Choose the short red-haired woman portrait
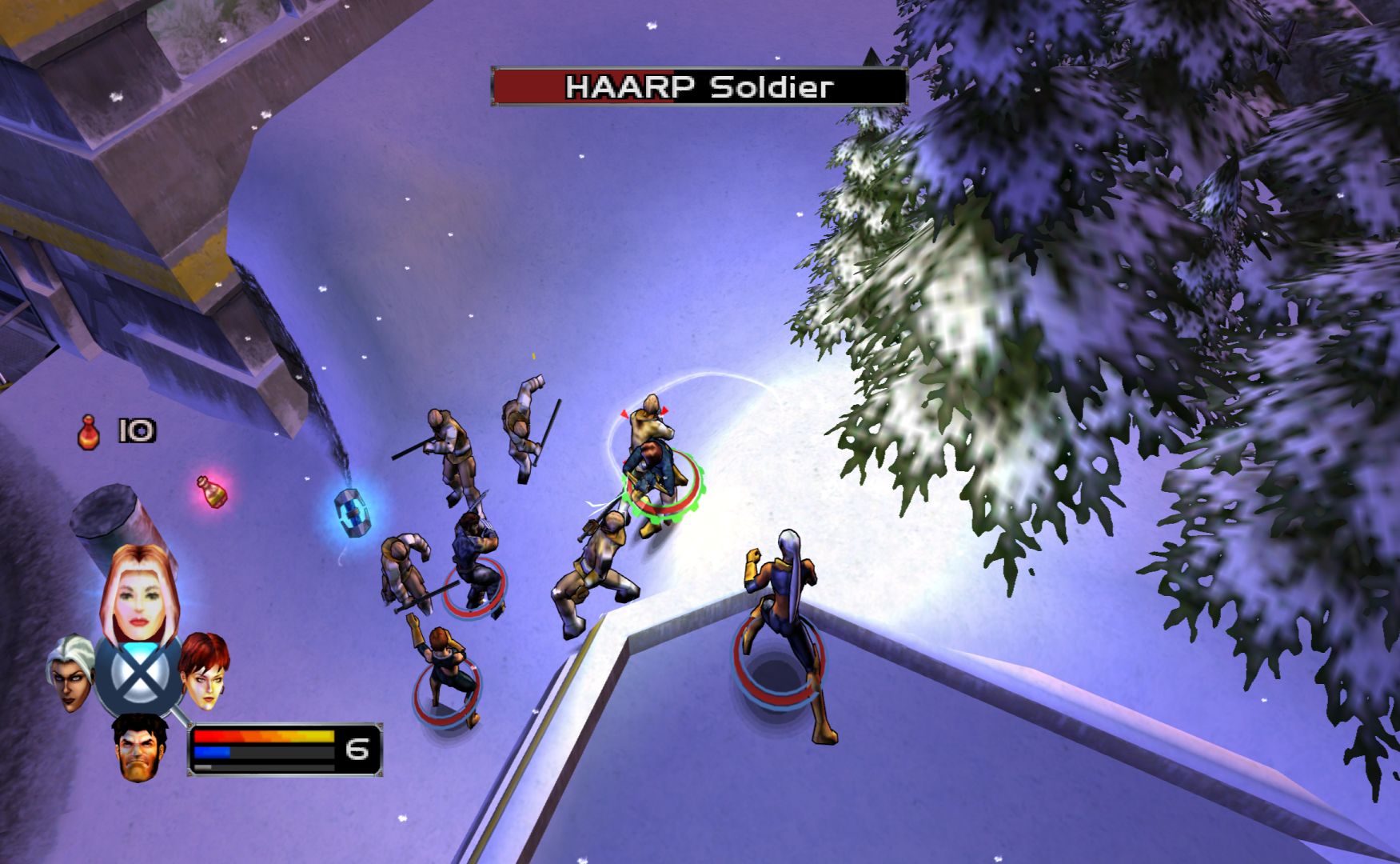 [x=205, y=670]
